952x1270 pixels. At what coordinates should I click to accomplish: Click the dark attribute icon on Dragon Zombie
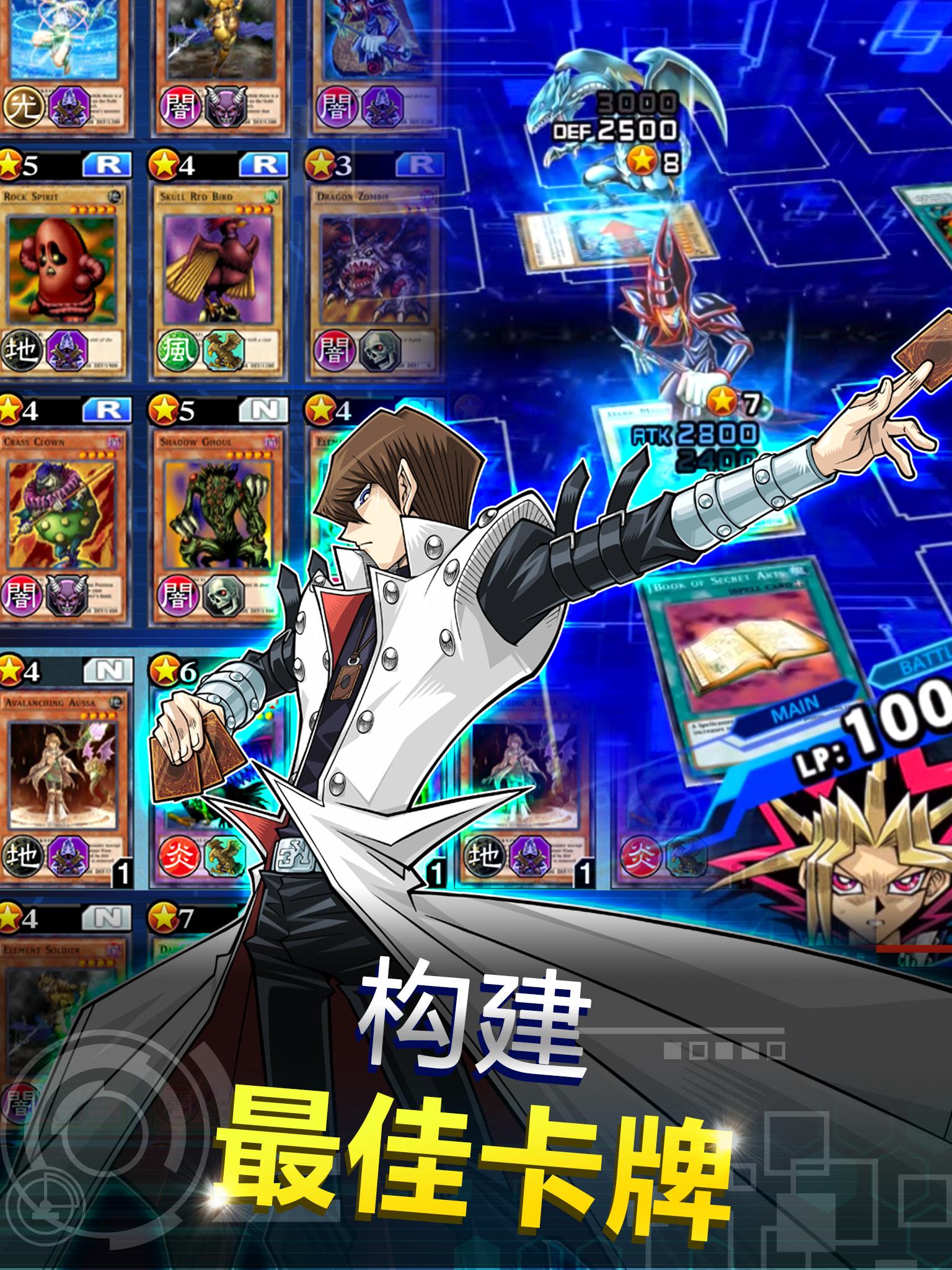pyautogui.click(x=333, y=352)
